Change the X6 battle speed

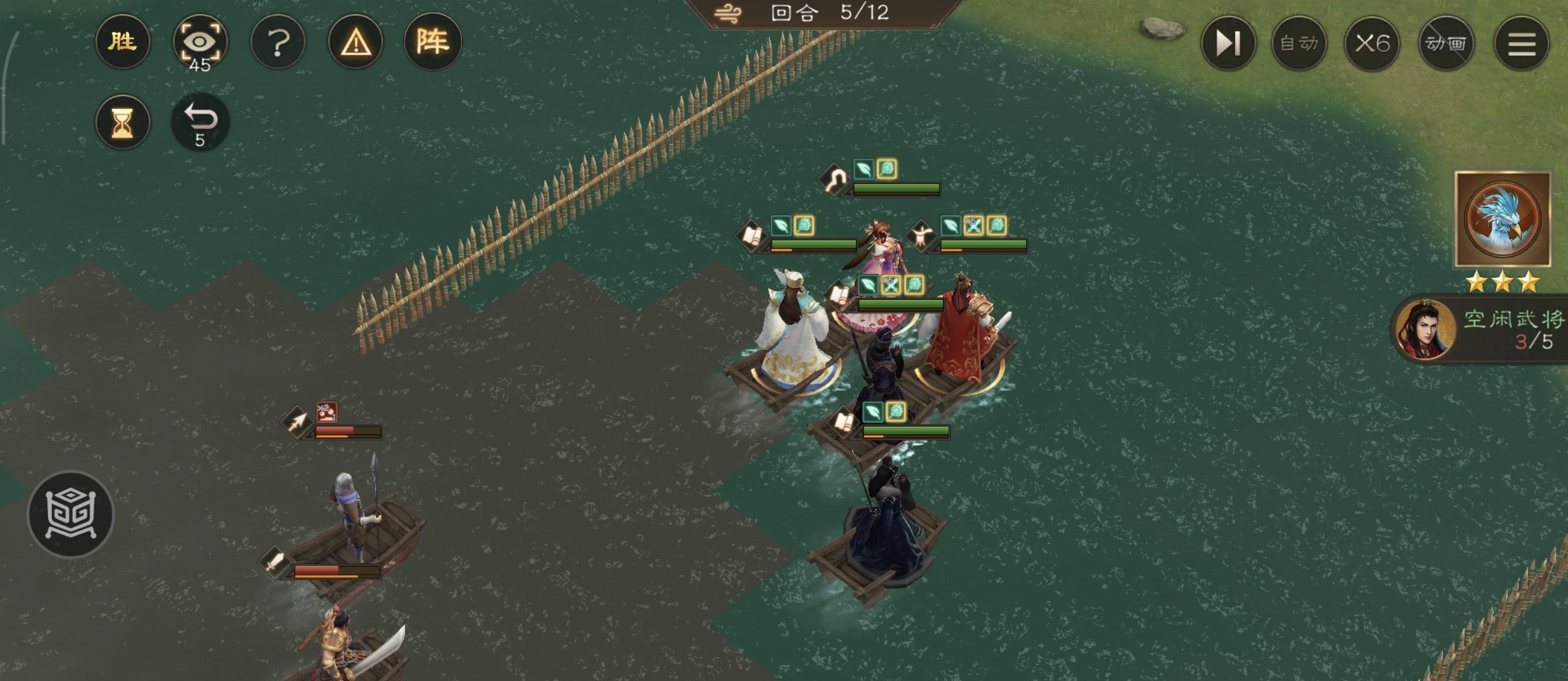click(1372, 43)
